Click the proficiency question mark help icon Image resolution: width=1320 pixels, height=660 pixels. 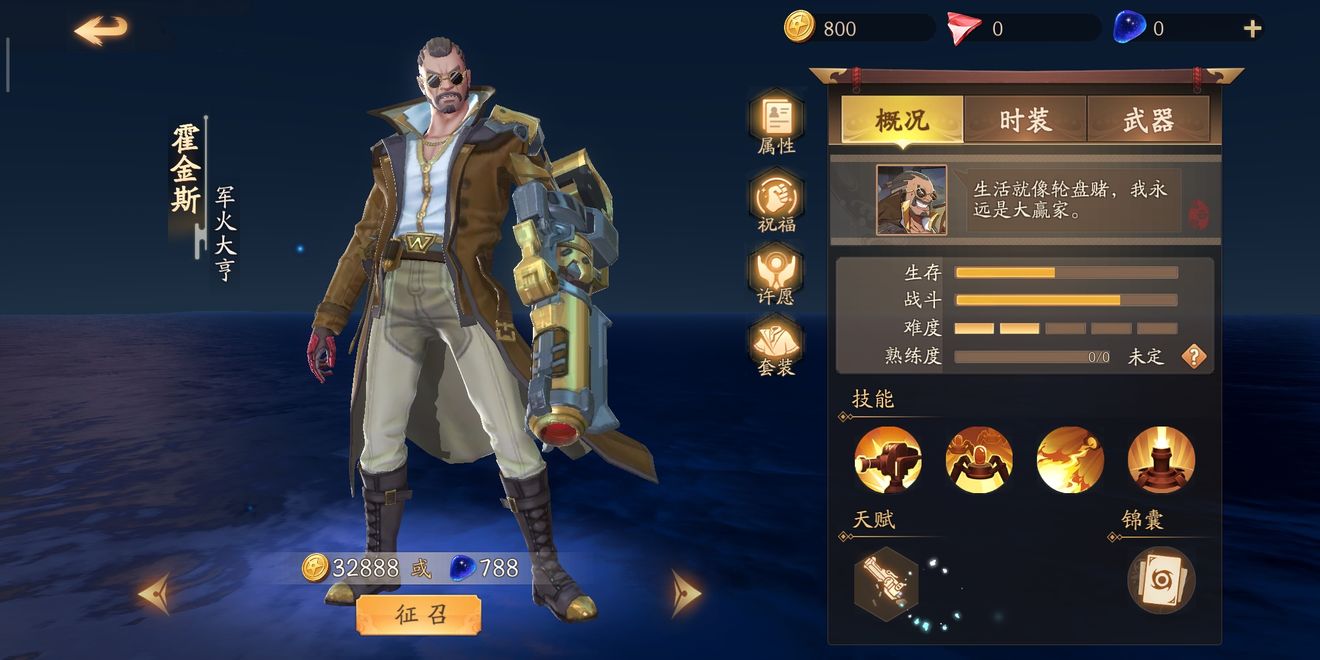point(1194,356)
